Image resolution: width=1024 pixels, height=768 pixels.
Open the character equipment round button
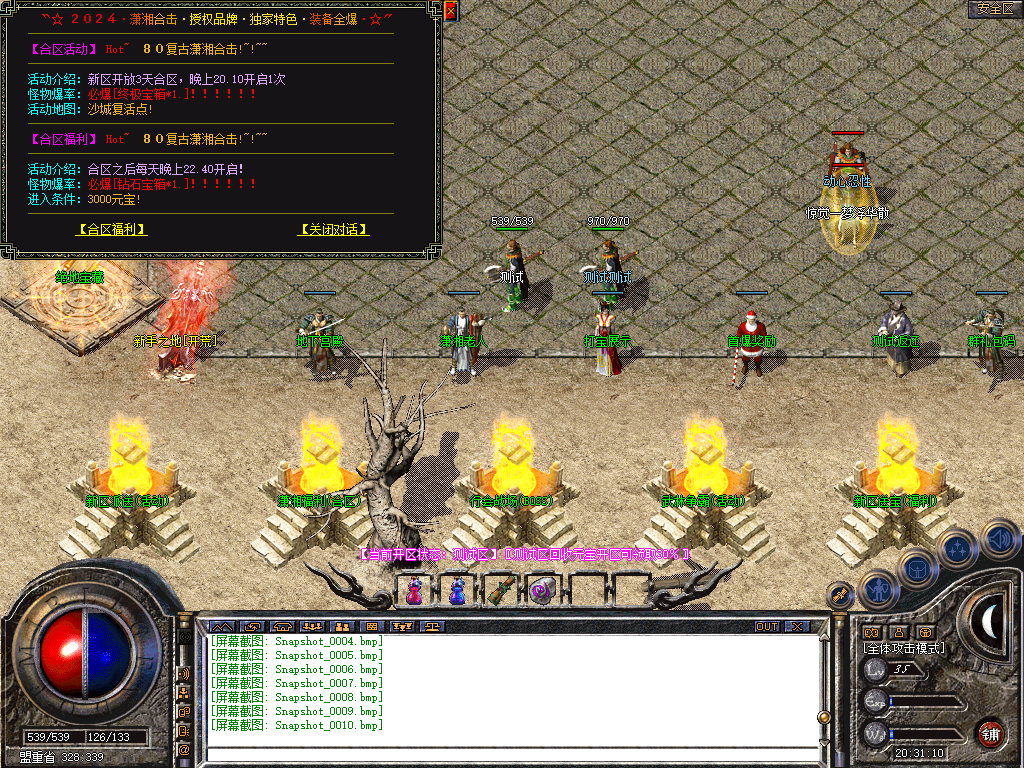[877, 588]
